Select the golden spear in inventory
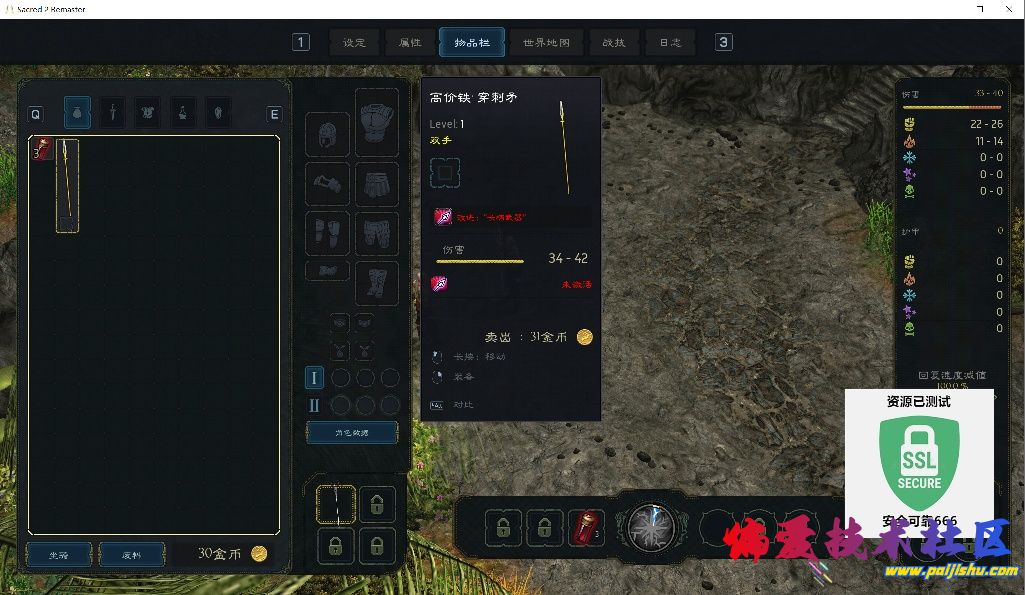Viewport: 1025px width, 595px height. [67, 186]
